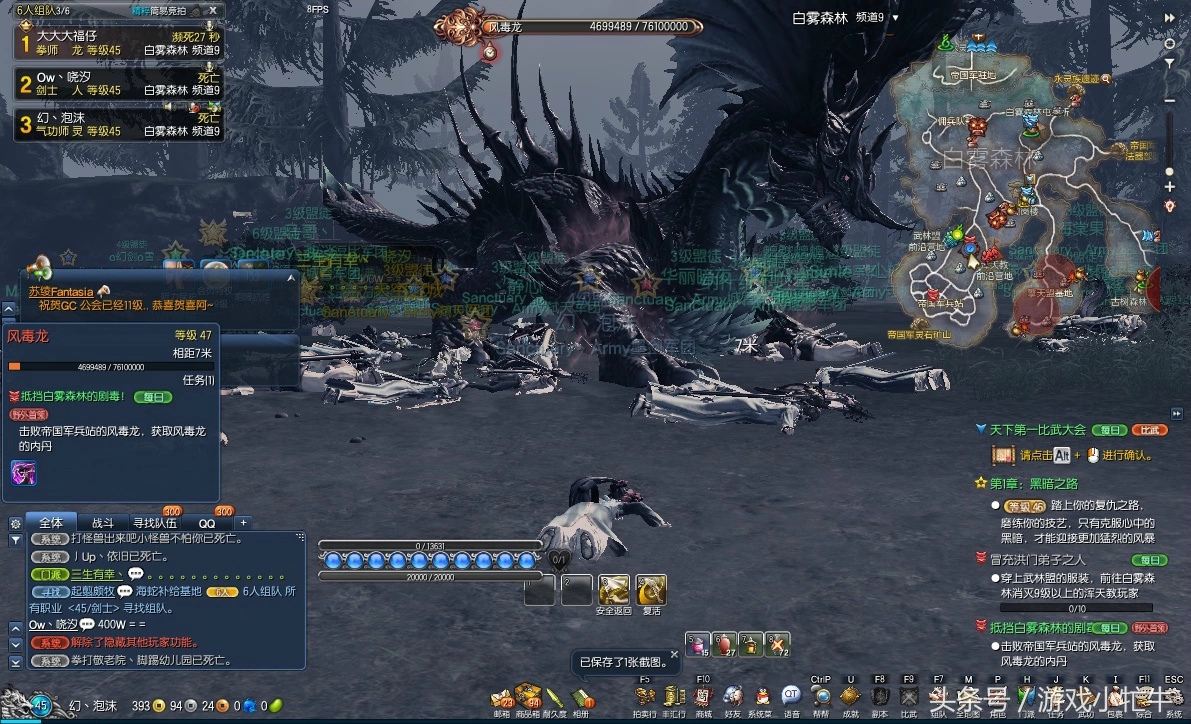The height and width of the screenshot is (724, 1191).
Task: Open the 寻找队伍 chat tab
Action: 155,522
